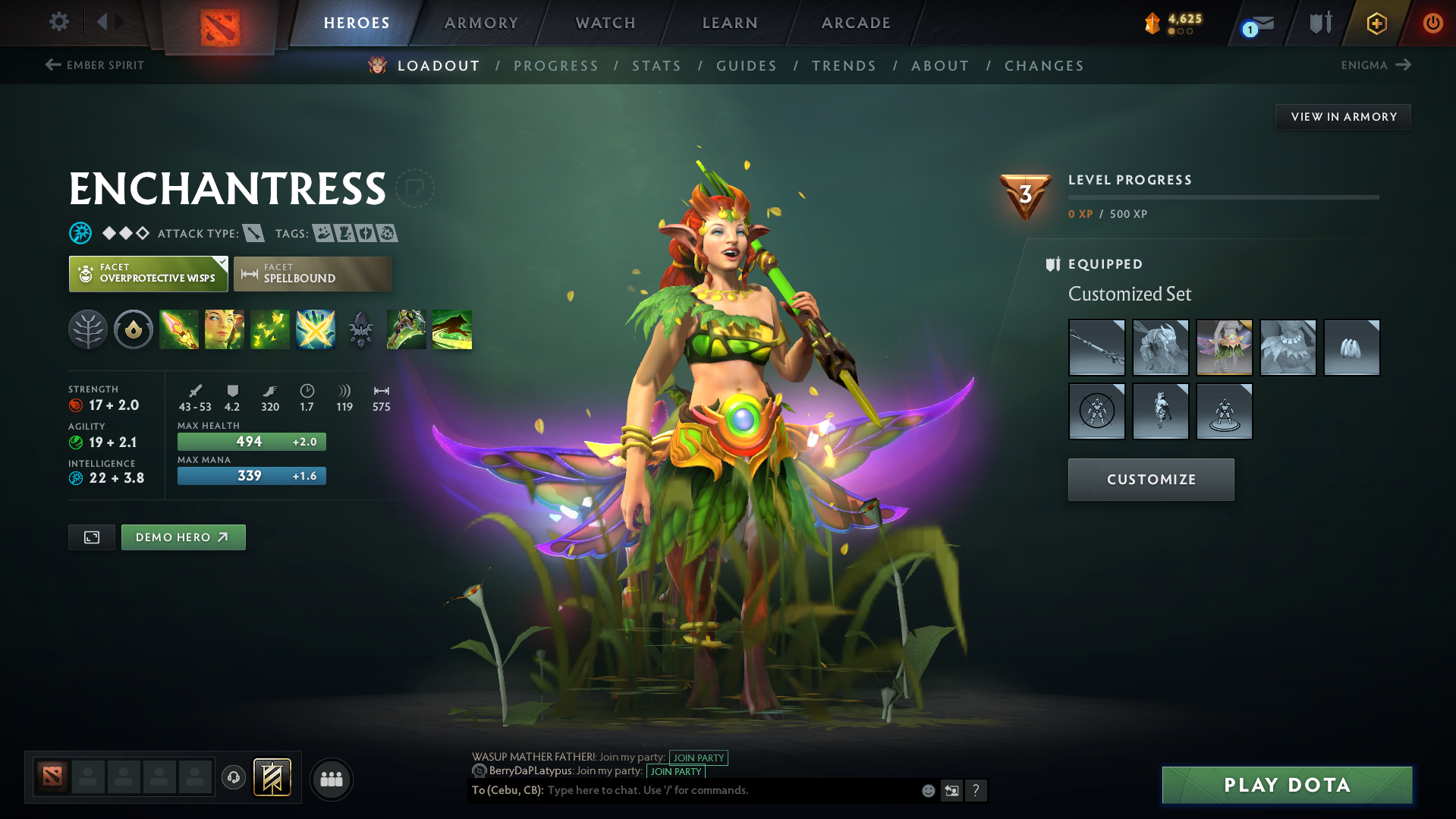Viewport: 1456px width, 819px height.
Task: Select the Impetus ability icon
Action: (179, 329)
